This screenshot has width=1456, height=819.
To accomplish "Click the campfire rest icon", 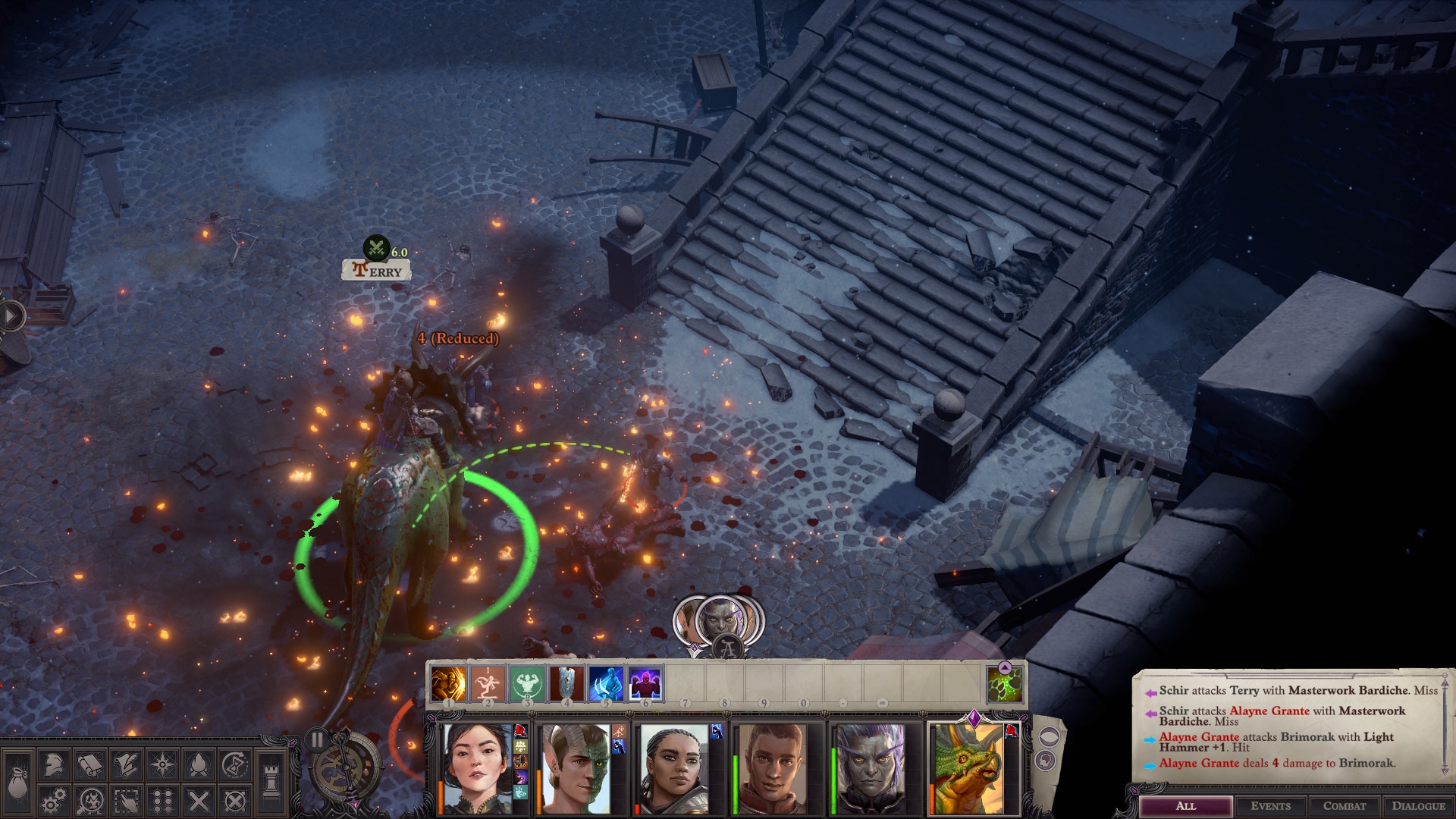I will click(x=199, y=765).
